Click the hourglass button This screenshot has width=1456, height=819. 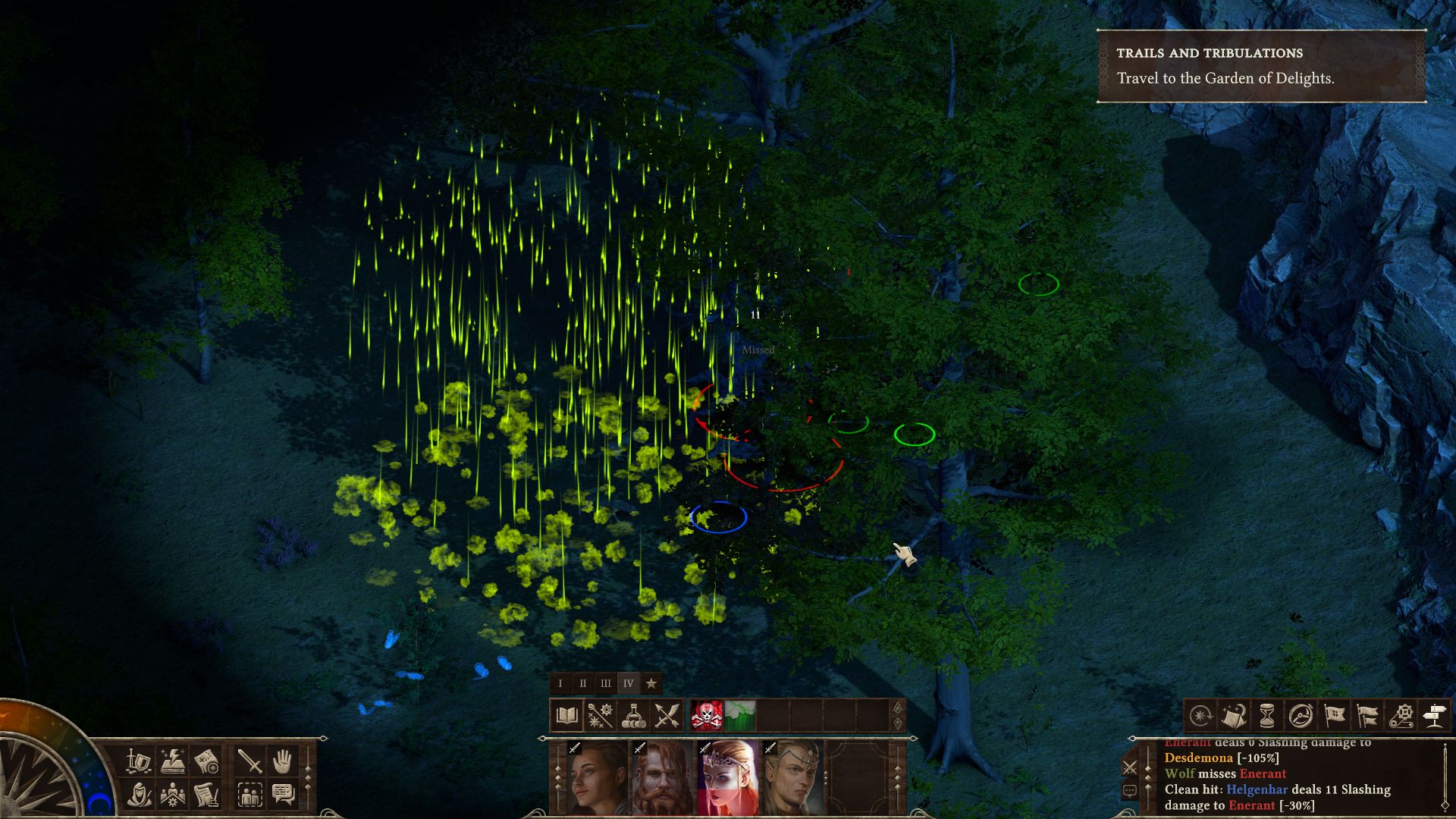tap(1267, 715)
